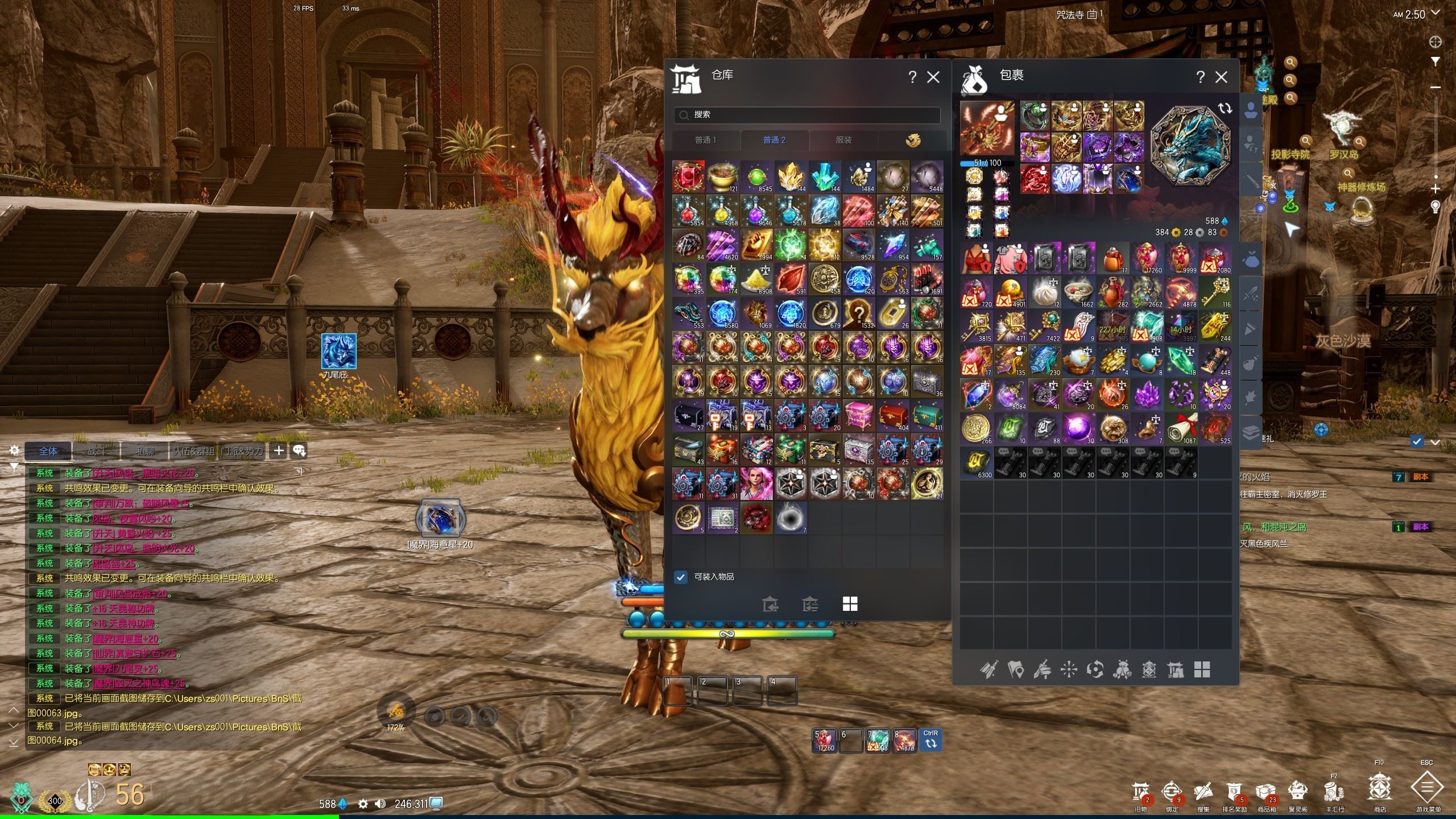Click the warehouse 搜索 search field

(x=808, y=115)
